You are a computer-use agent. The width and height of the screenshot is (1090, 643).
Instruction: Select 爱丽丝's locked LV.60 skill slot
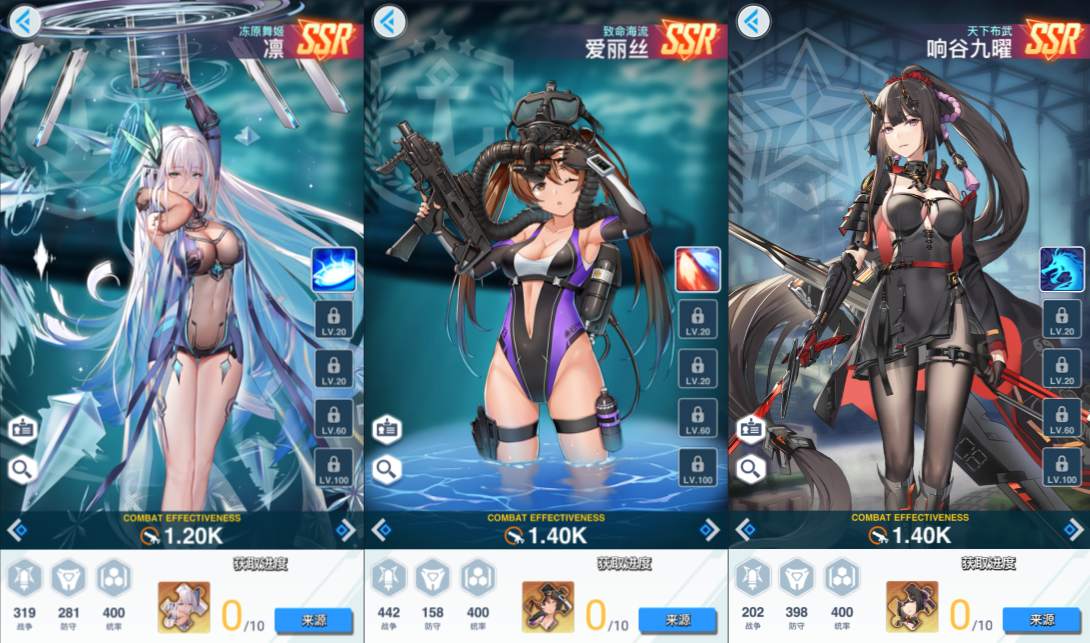(x=697, y=418)
